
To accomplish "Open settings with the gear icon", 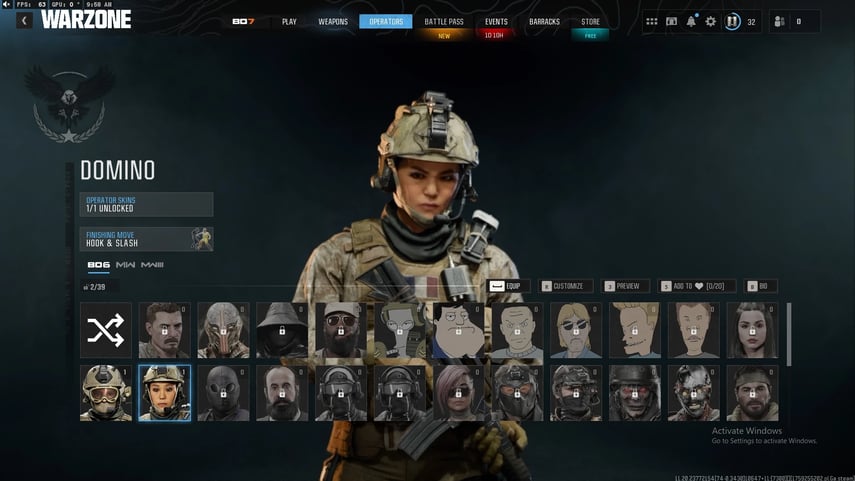I will pos(711,21).
